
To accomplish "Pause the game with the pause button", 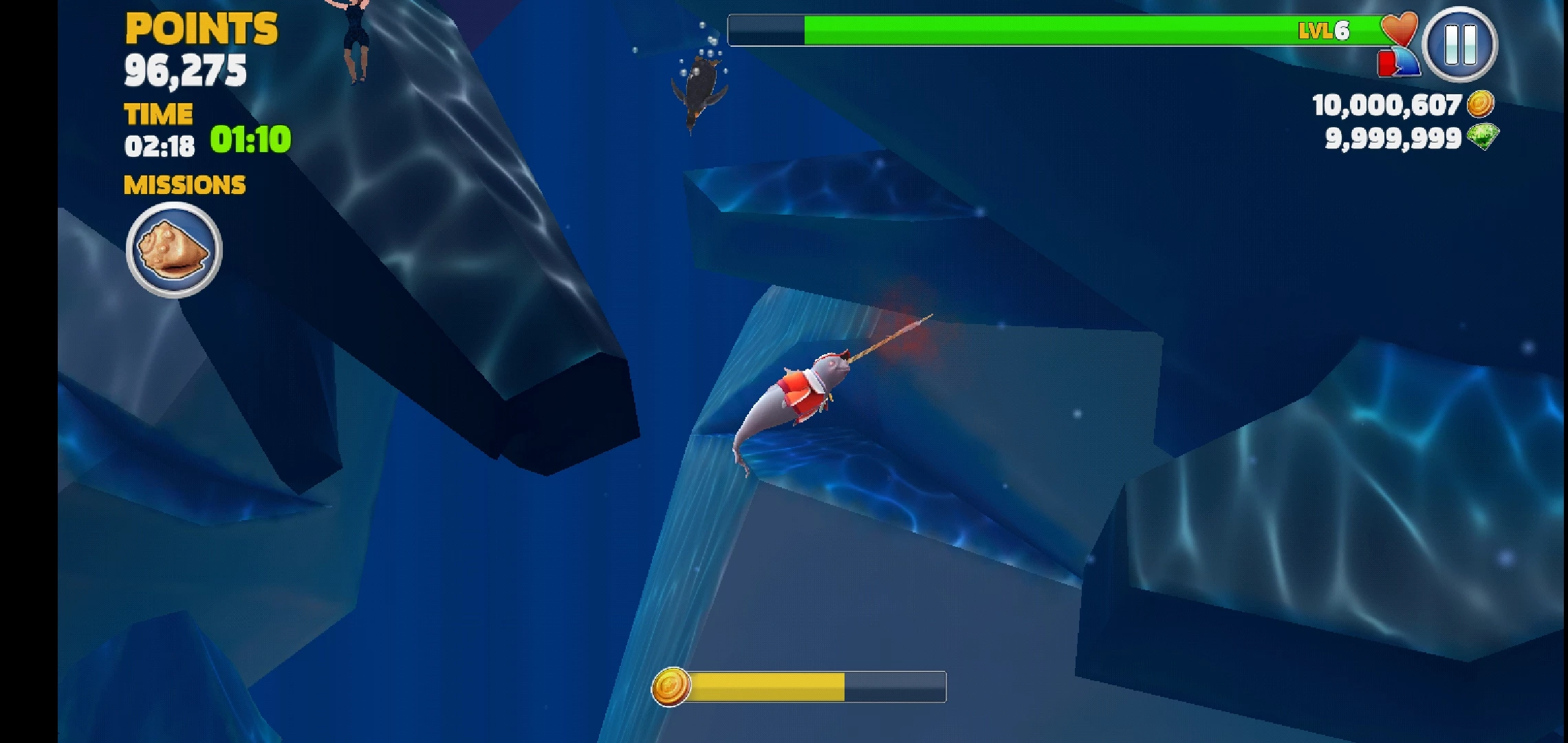I will tap(1460, 45).
